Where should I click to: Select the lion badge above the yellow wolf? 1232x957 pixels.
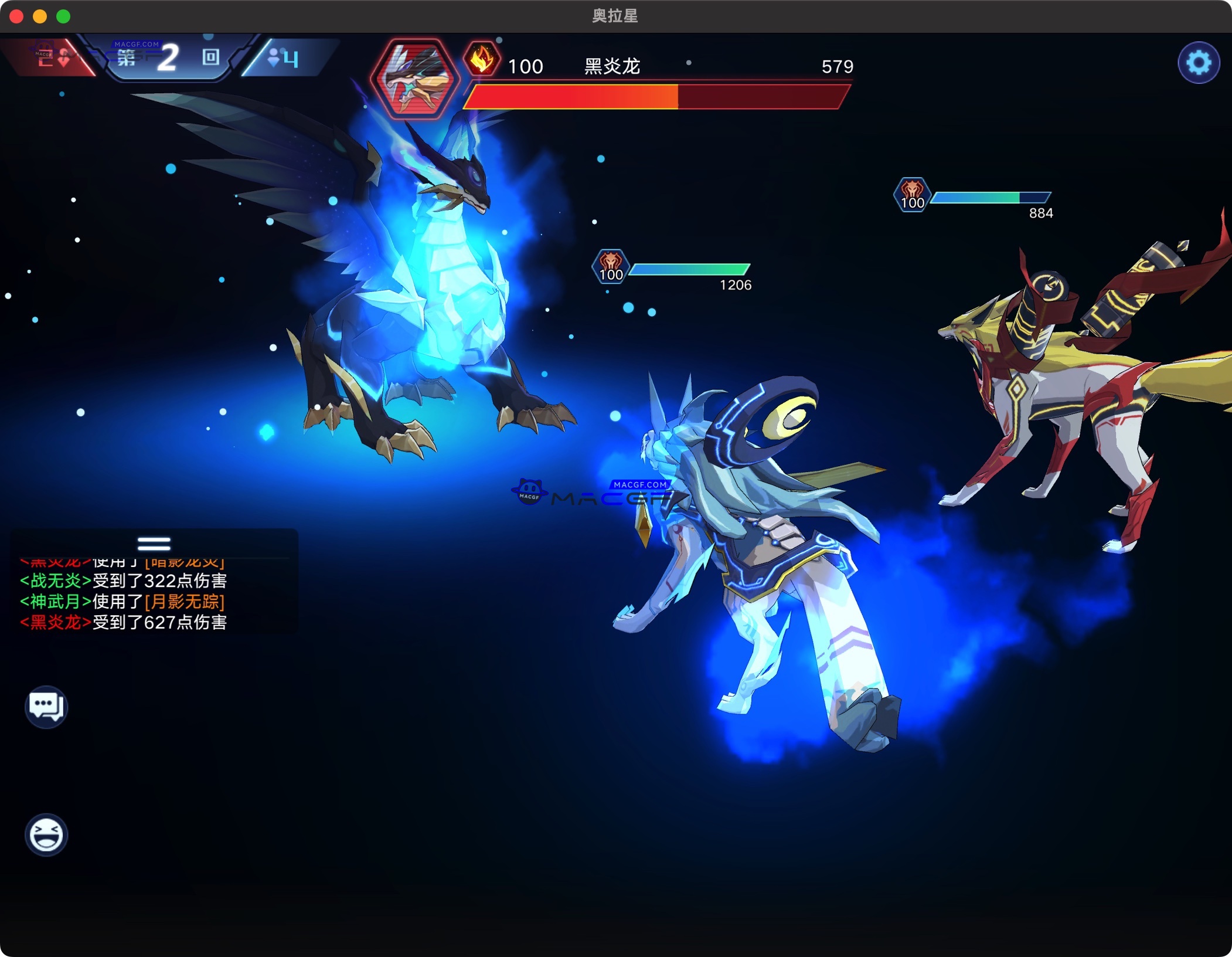[x=913, y=194]
